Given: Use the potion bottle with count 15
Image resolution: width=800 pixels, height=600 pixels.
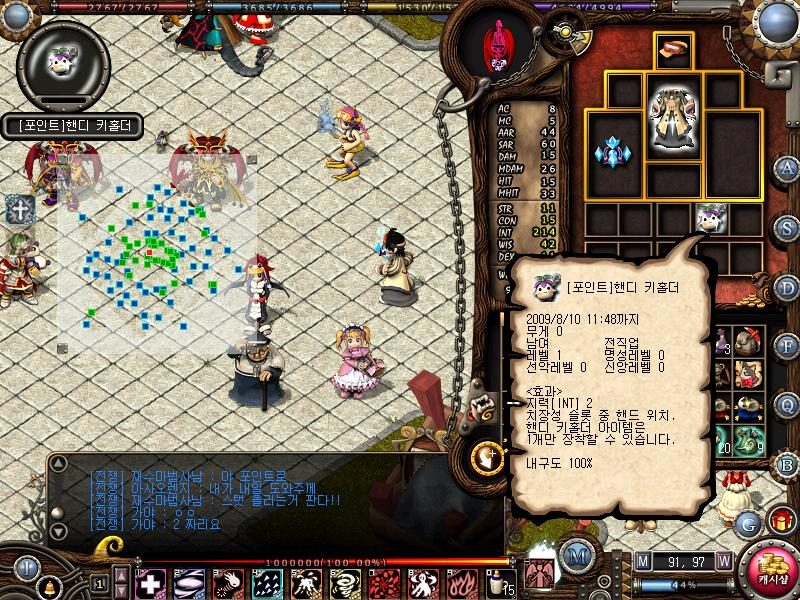Looking at the screenshot, I should tap(499, 582).
